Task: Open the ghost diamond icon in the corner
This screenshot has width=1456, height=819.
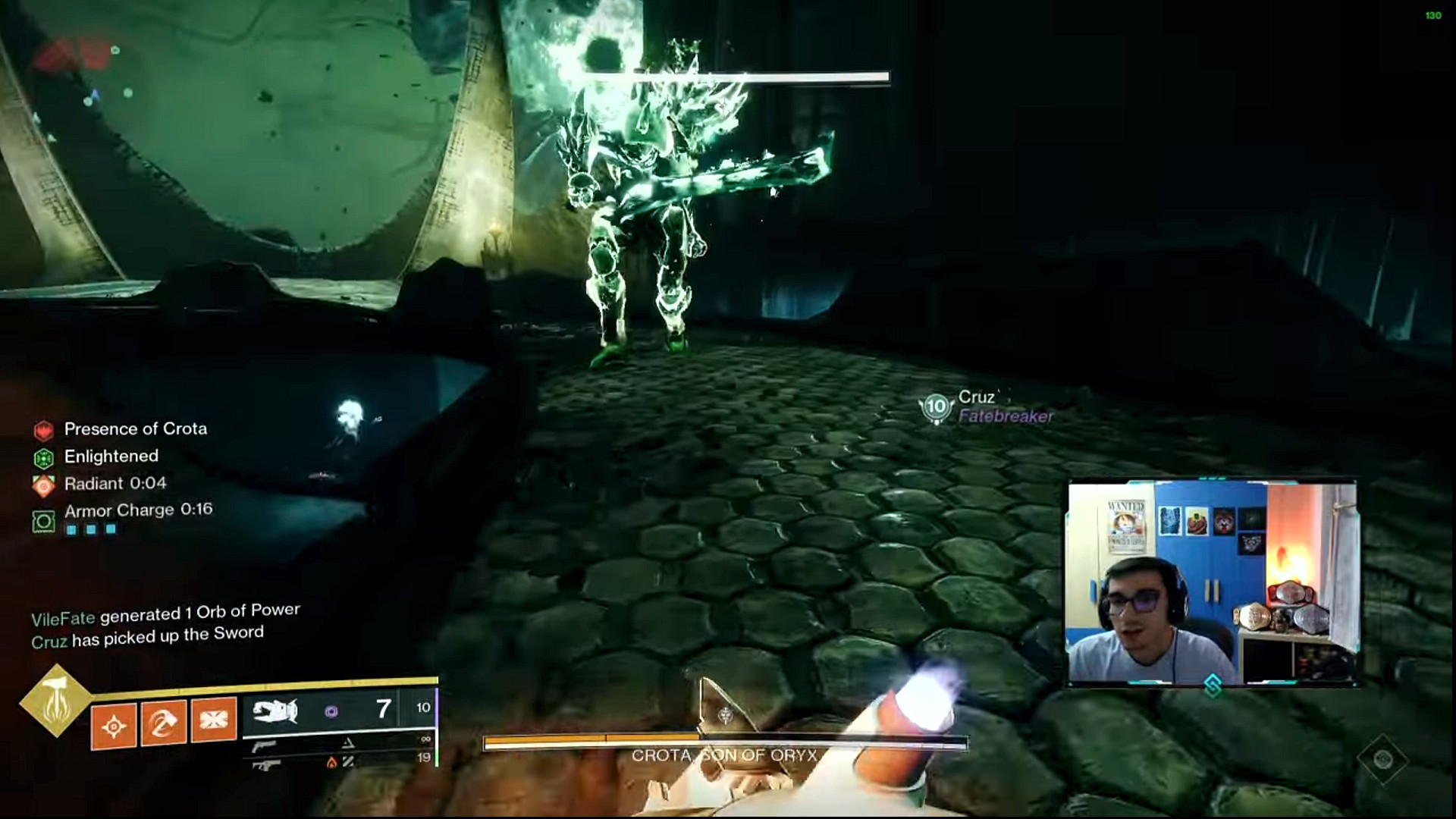Action: 1382,759
